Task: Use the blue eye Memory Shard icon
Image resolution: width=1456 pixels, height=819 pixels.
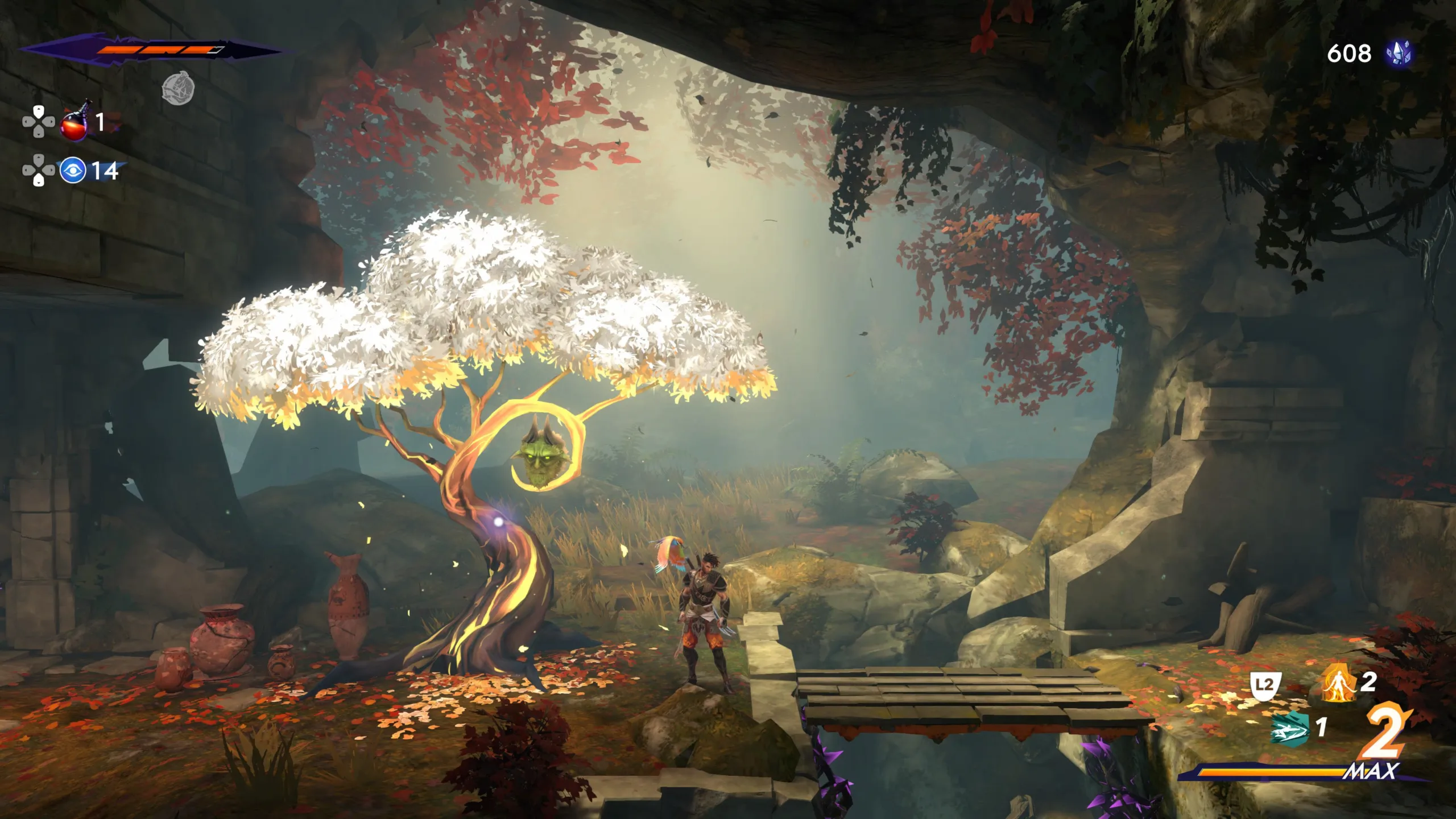Action: click(x=73, y=171)
